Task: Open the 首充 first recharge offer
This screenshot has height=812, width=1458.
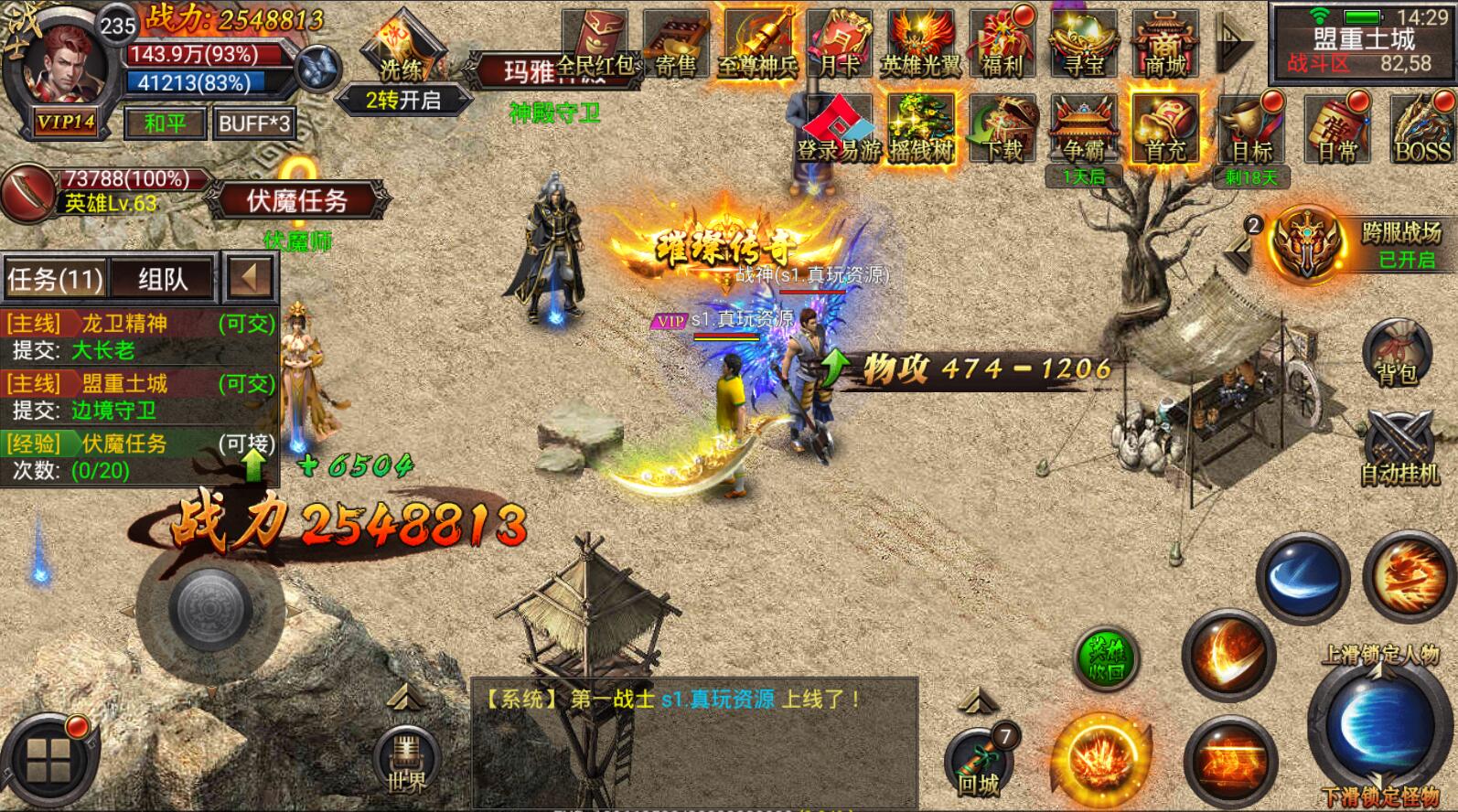Action: pos(1165,130)
